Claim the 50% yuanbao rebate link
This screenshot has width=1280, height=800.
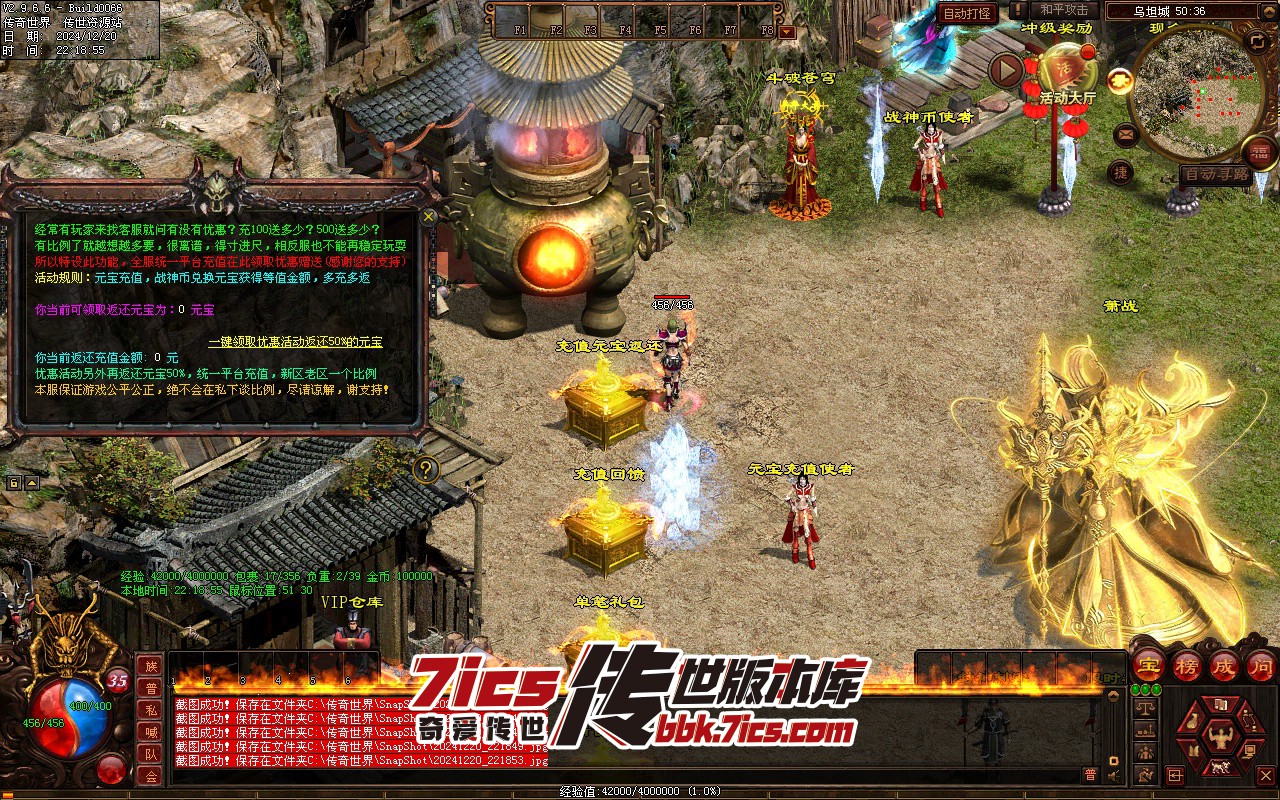point(295,342)
